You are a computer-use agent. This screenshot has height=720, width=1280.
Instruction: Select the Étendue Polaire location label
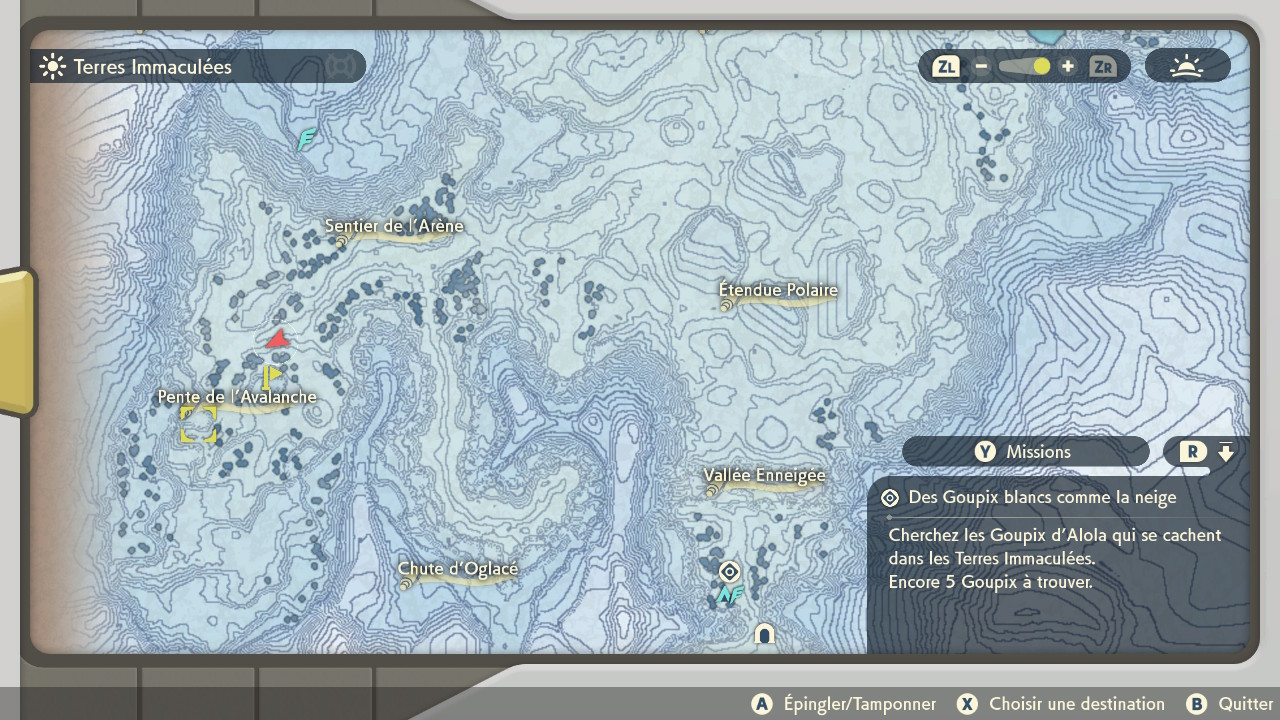click(778, 291)
